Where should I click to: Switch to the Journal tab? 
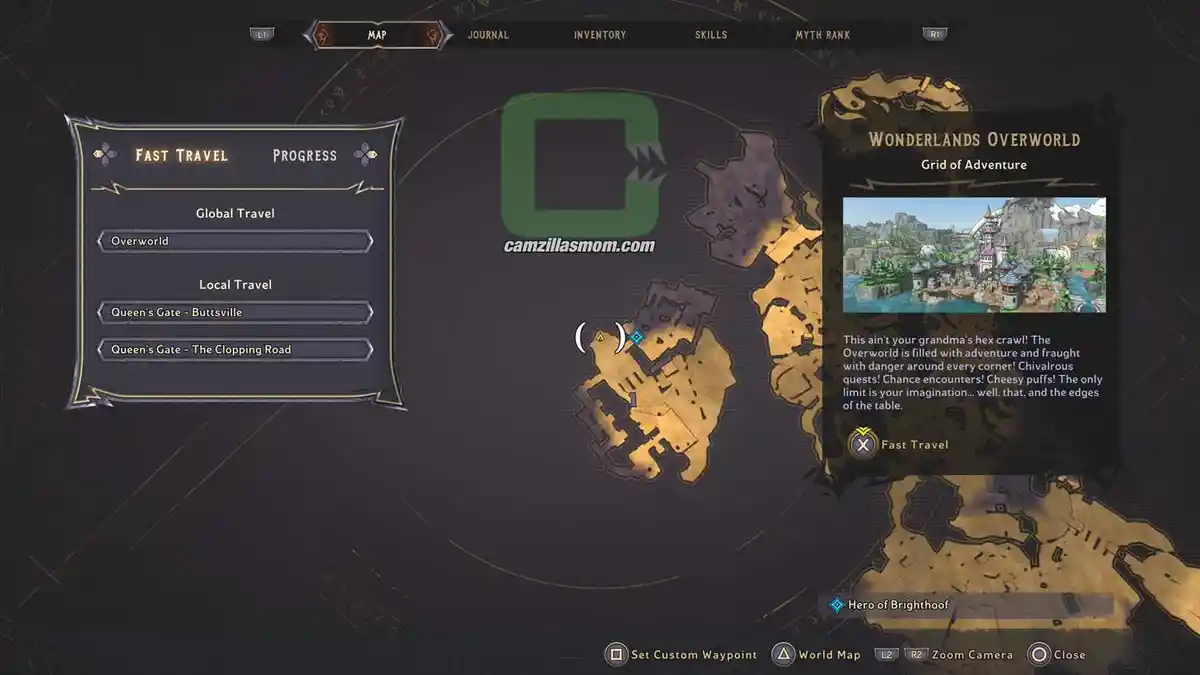point(488,35)
